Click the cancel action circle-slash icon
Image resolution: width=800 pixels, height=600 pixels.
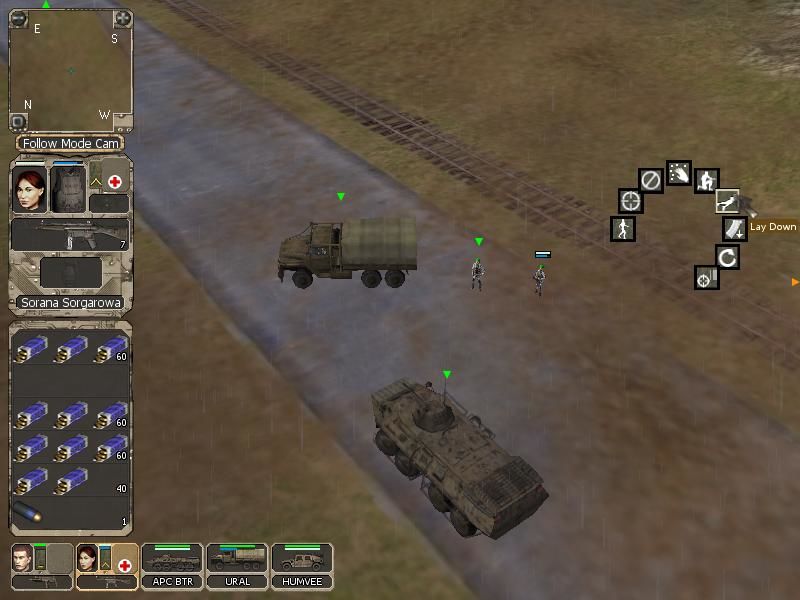[650, 180]
